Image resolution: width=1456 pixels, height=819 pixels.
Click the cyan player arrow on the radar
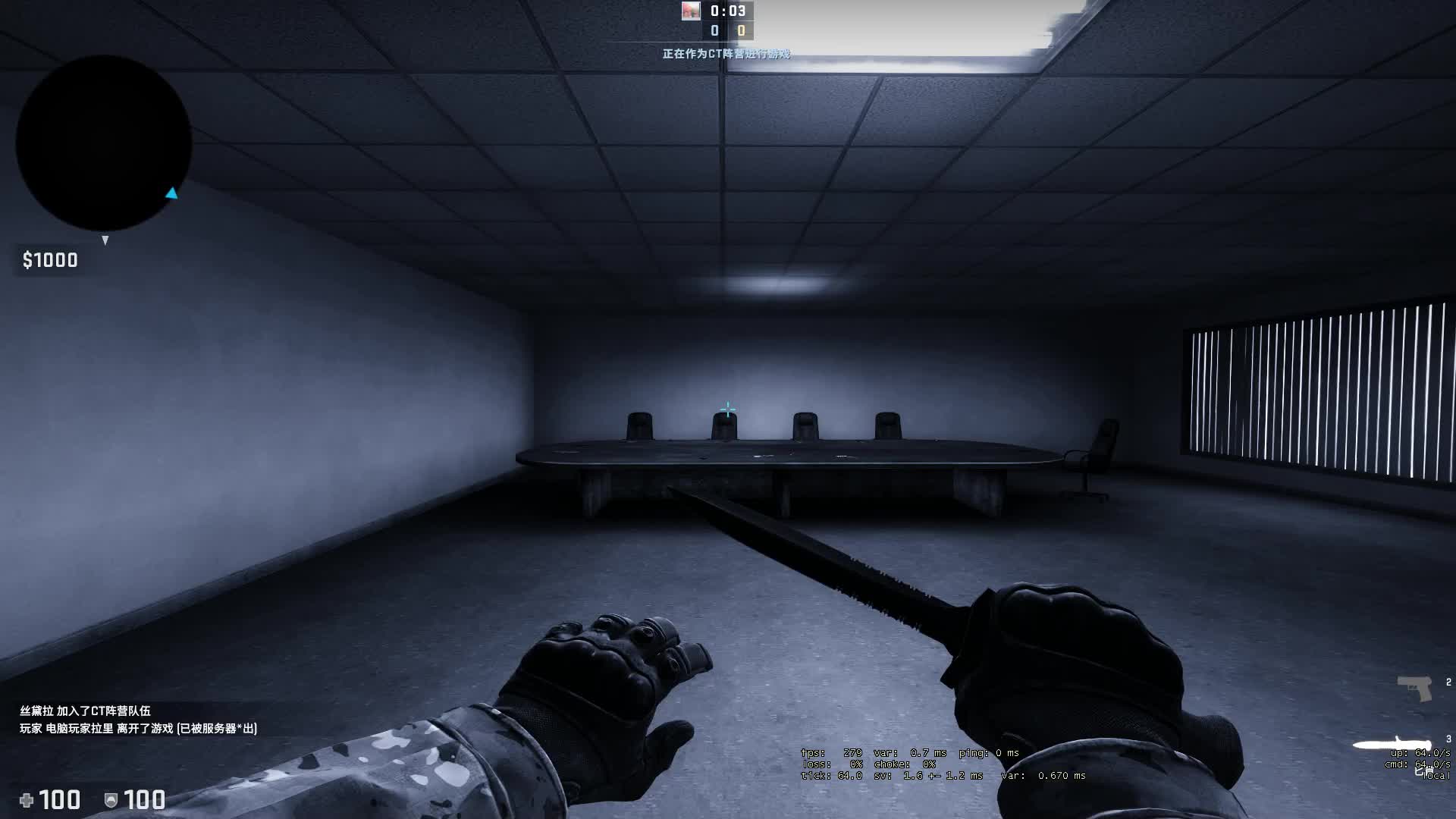coord(171,194)
